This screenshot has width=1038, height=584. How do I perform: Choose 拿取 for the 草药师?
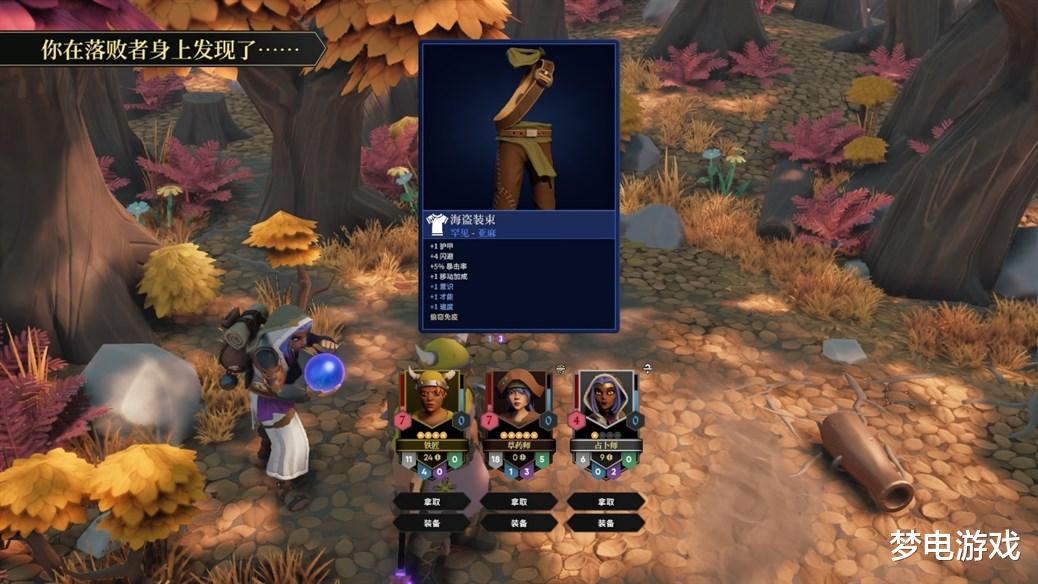click(519, 501)
